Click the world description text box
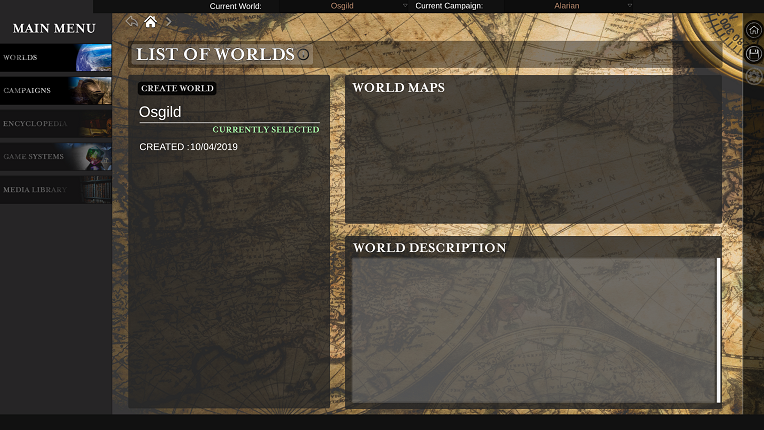 [x=533, y=330]
